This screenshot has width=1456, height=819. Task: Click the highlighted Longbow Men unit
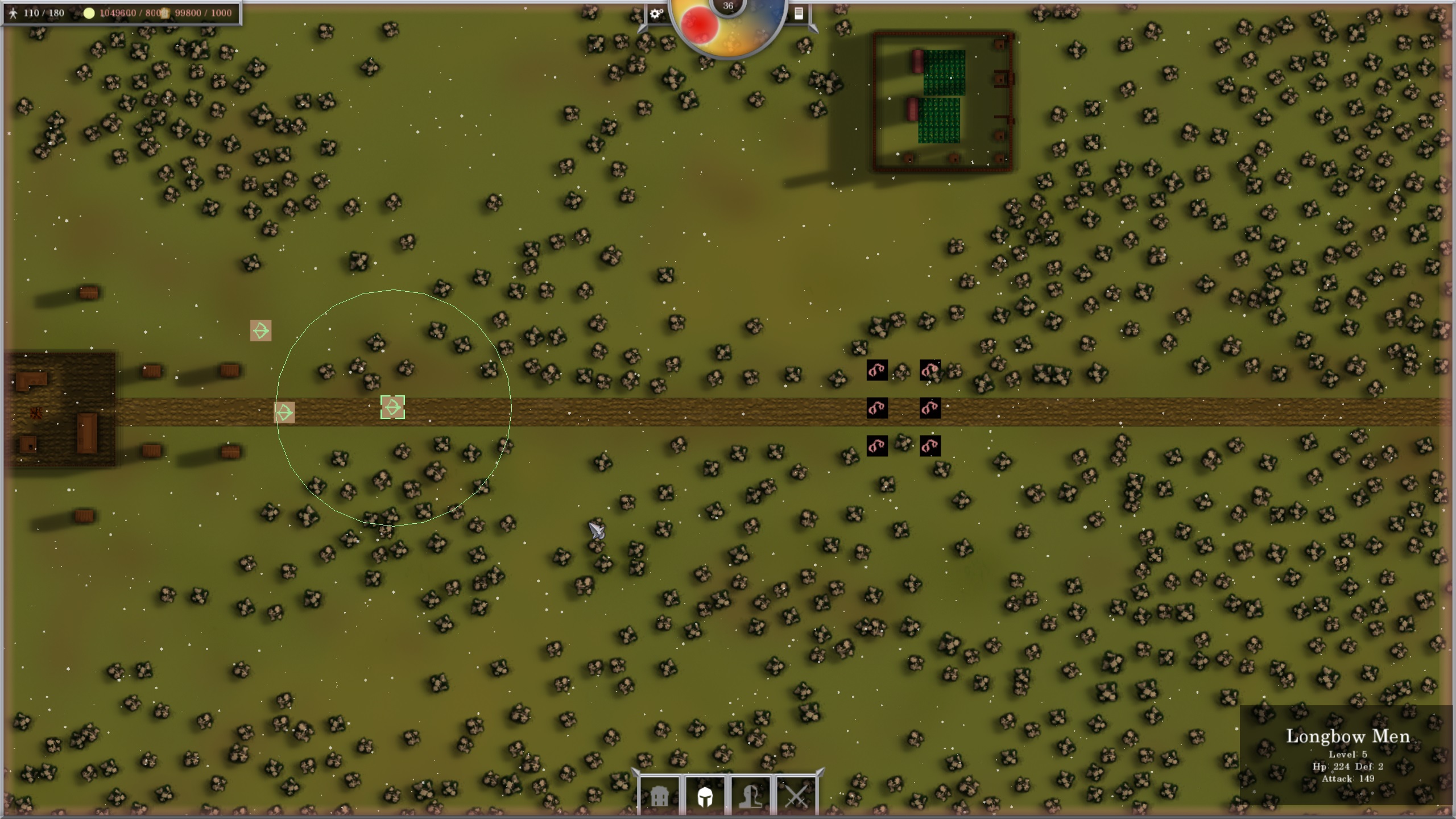pyautogui.click(x=392, y=408)
